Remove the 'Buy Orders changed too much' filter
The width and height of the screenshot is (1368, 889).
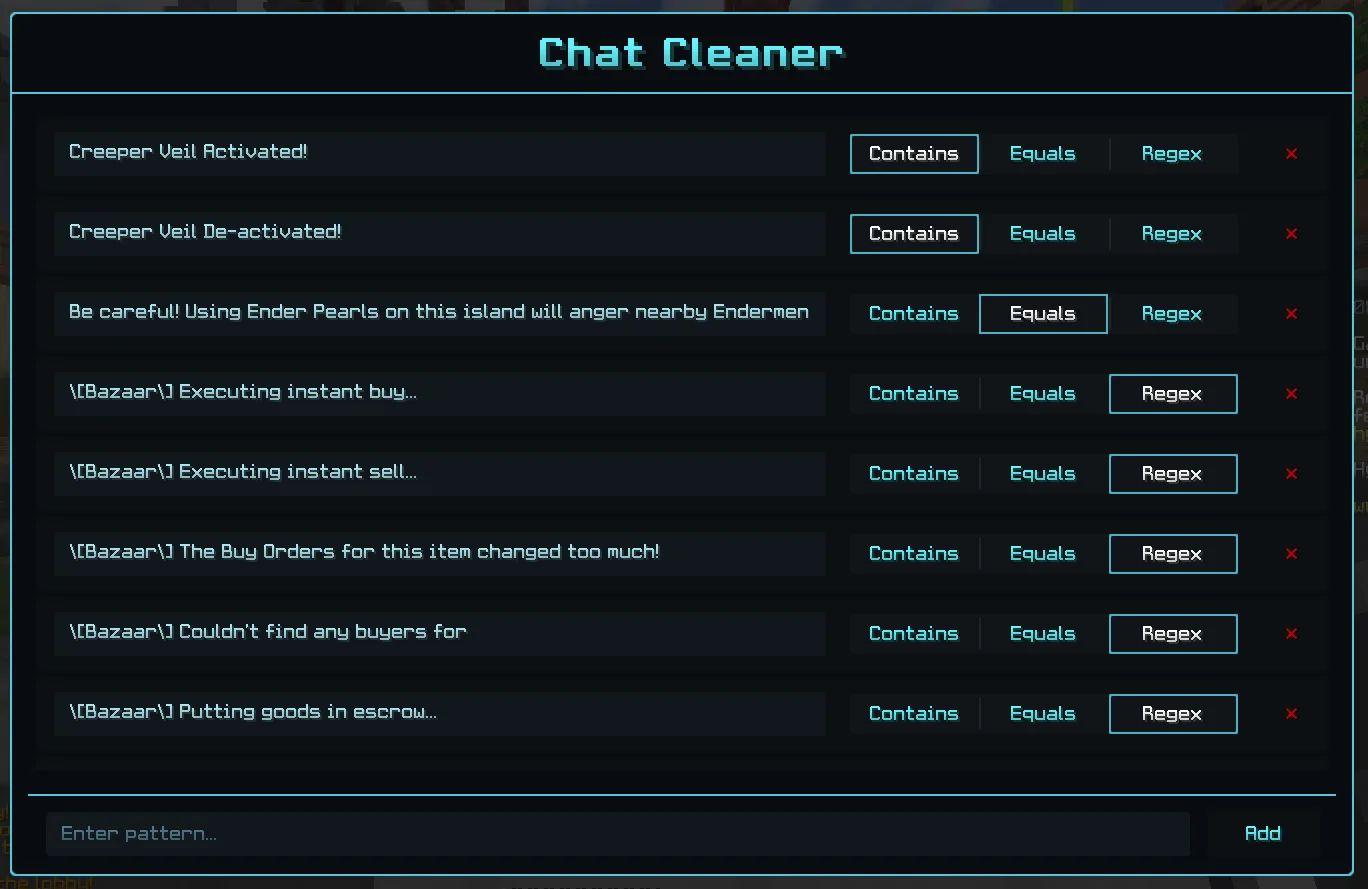tap(1290, 554)
